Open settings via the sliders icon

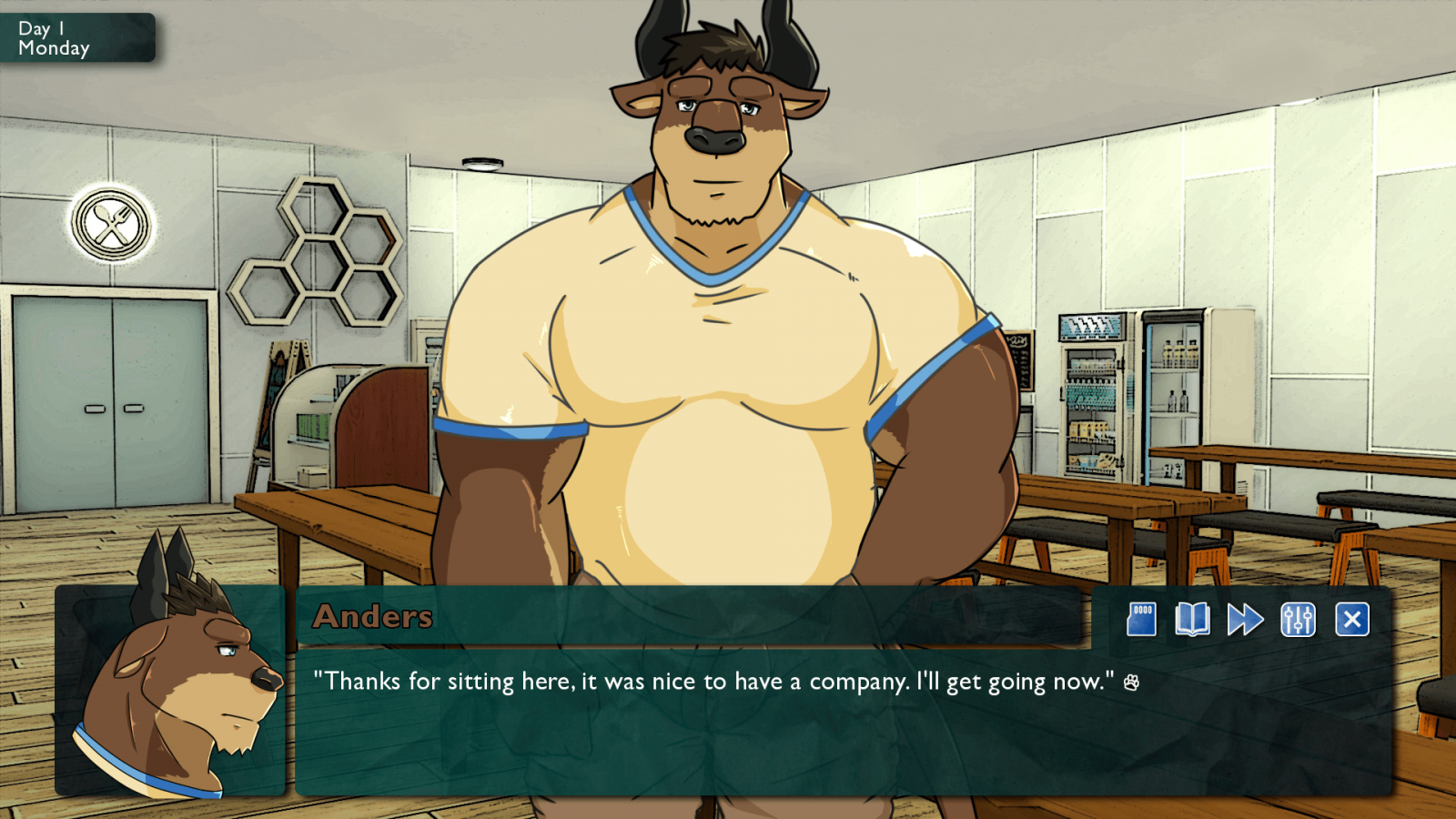tap(1298, 620)
